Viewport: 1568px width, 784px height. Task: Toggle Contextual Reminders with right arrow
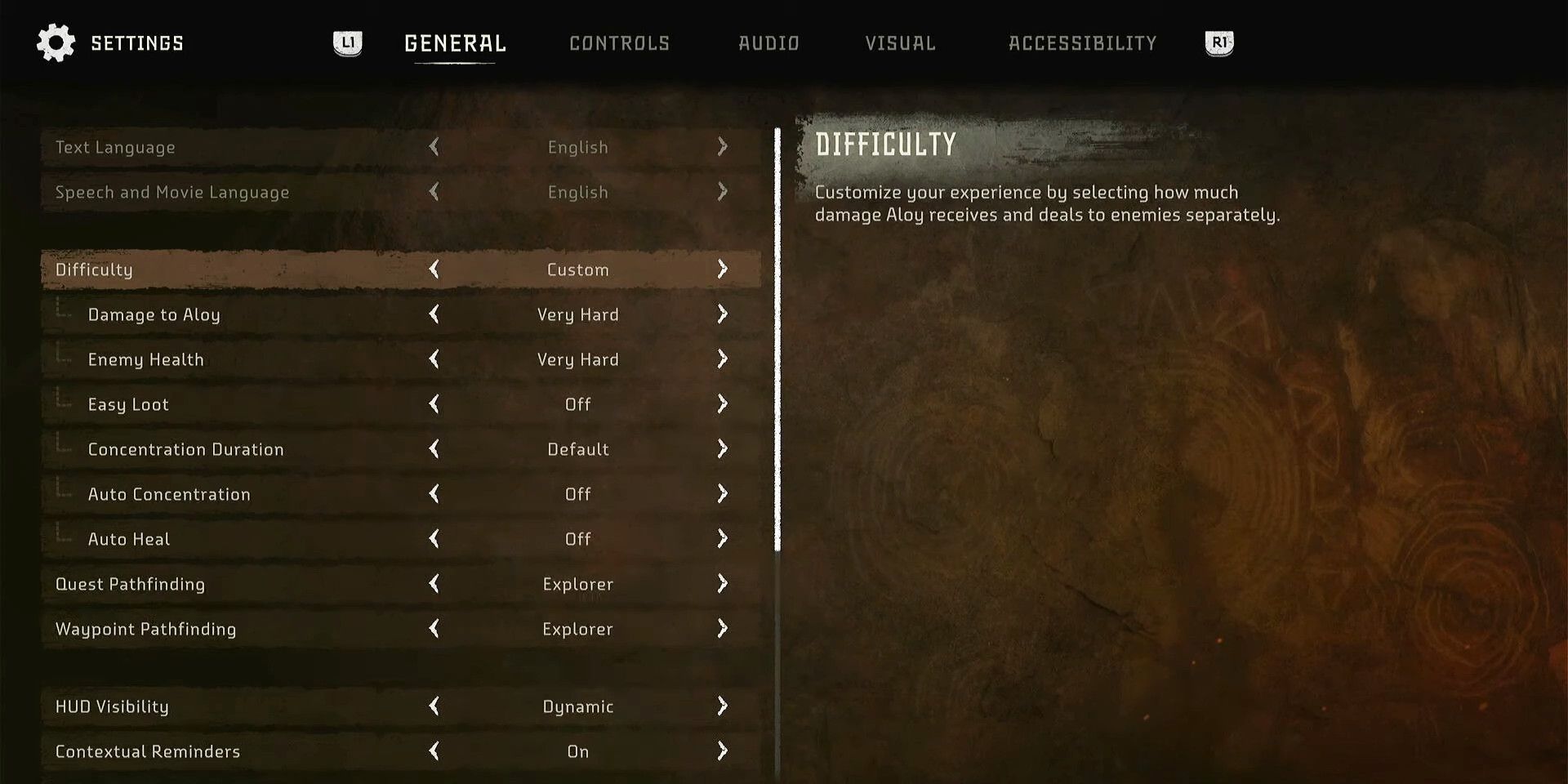(722, 751)
